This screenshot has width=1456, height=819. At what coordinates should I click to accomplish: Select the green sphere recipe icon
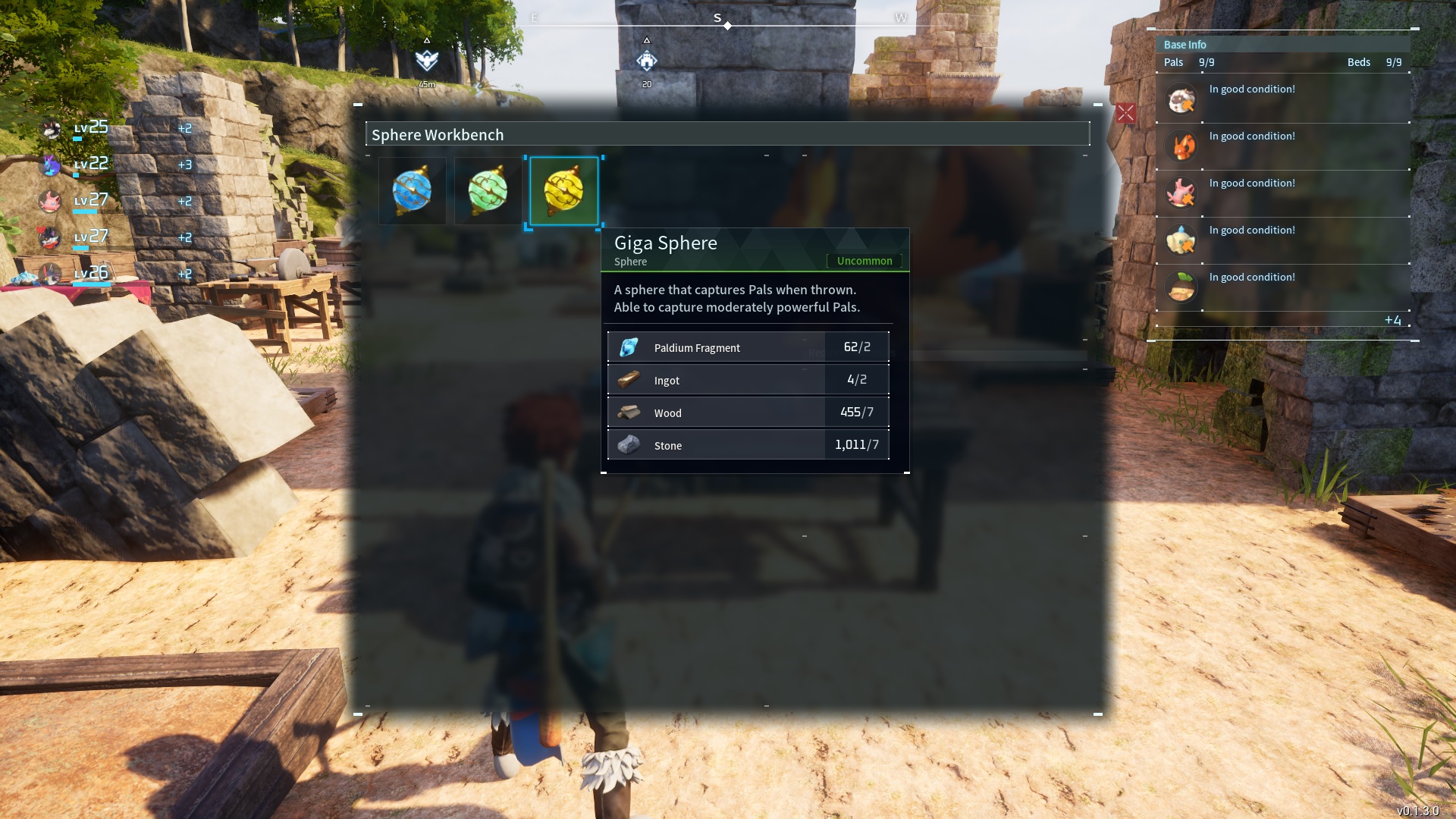click(488, 190)
